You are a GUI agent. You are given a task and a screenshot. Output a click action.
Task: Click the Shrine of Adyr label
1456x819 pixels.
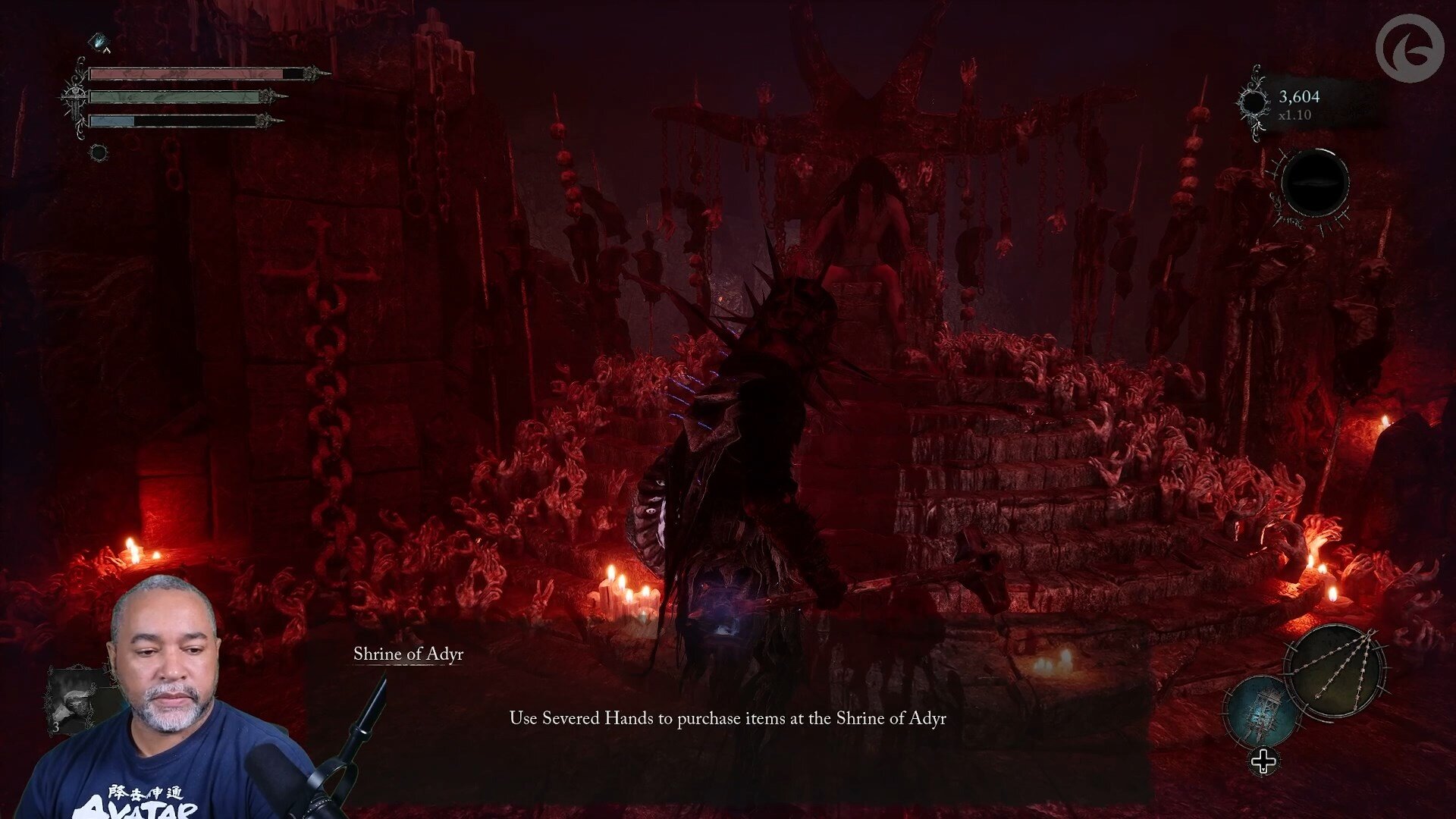click(408, 654)
